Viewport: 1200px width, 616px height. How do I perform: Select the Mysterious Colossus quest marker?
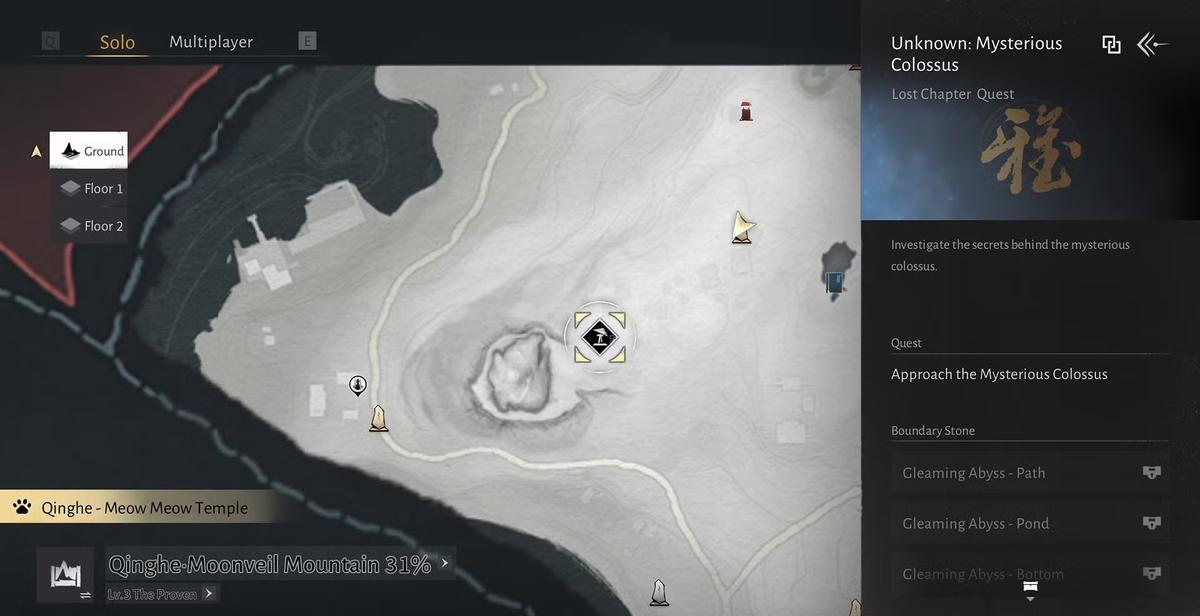[600, 337]
